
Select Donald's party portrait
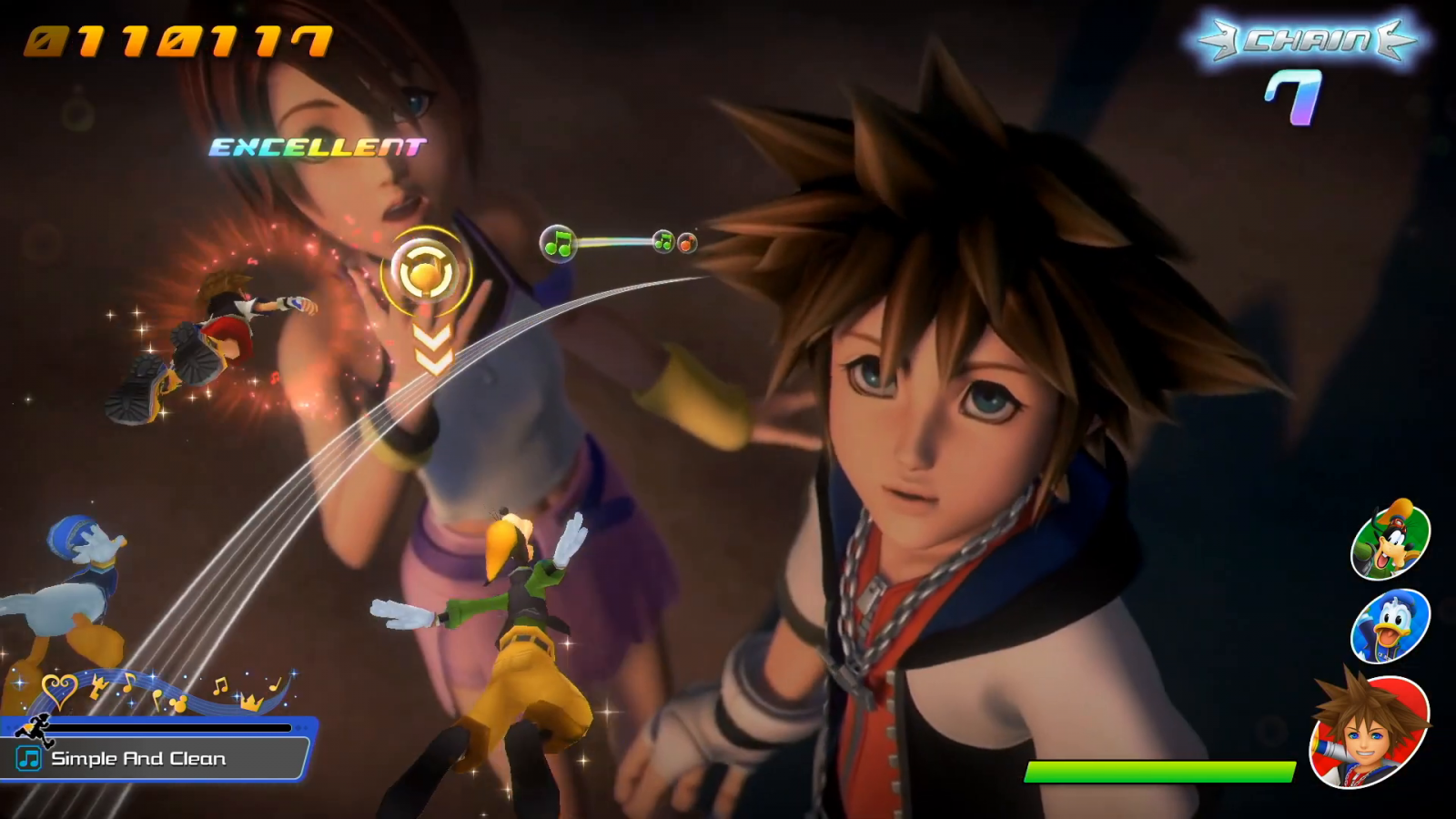pos(1390,626)
